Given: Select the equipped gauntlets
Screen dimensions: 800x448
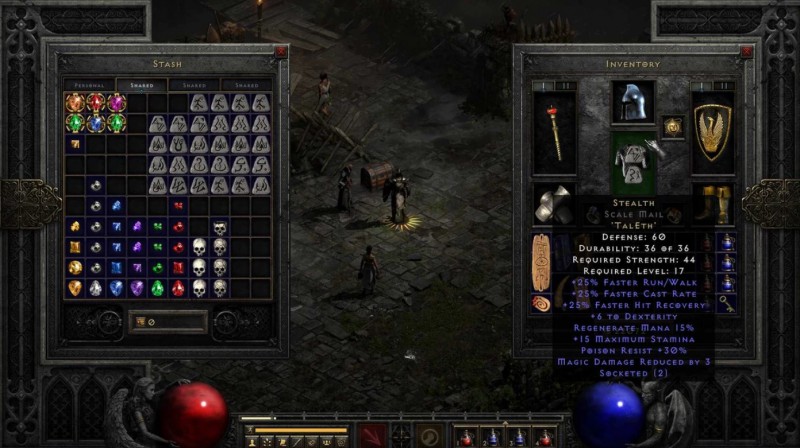Looking at the screenshot, I should click(x=553, y=203).
